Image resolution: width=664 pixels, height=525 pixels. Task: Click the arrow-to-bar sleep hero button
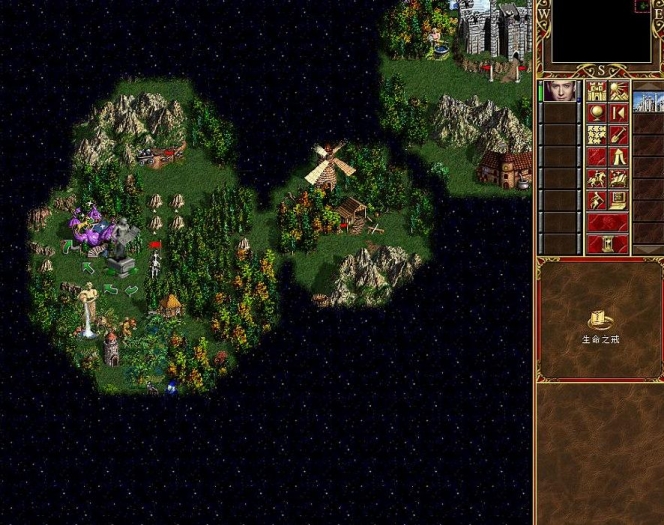coord(619,113)
